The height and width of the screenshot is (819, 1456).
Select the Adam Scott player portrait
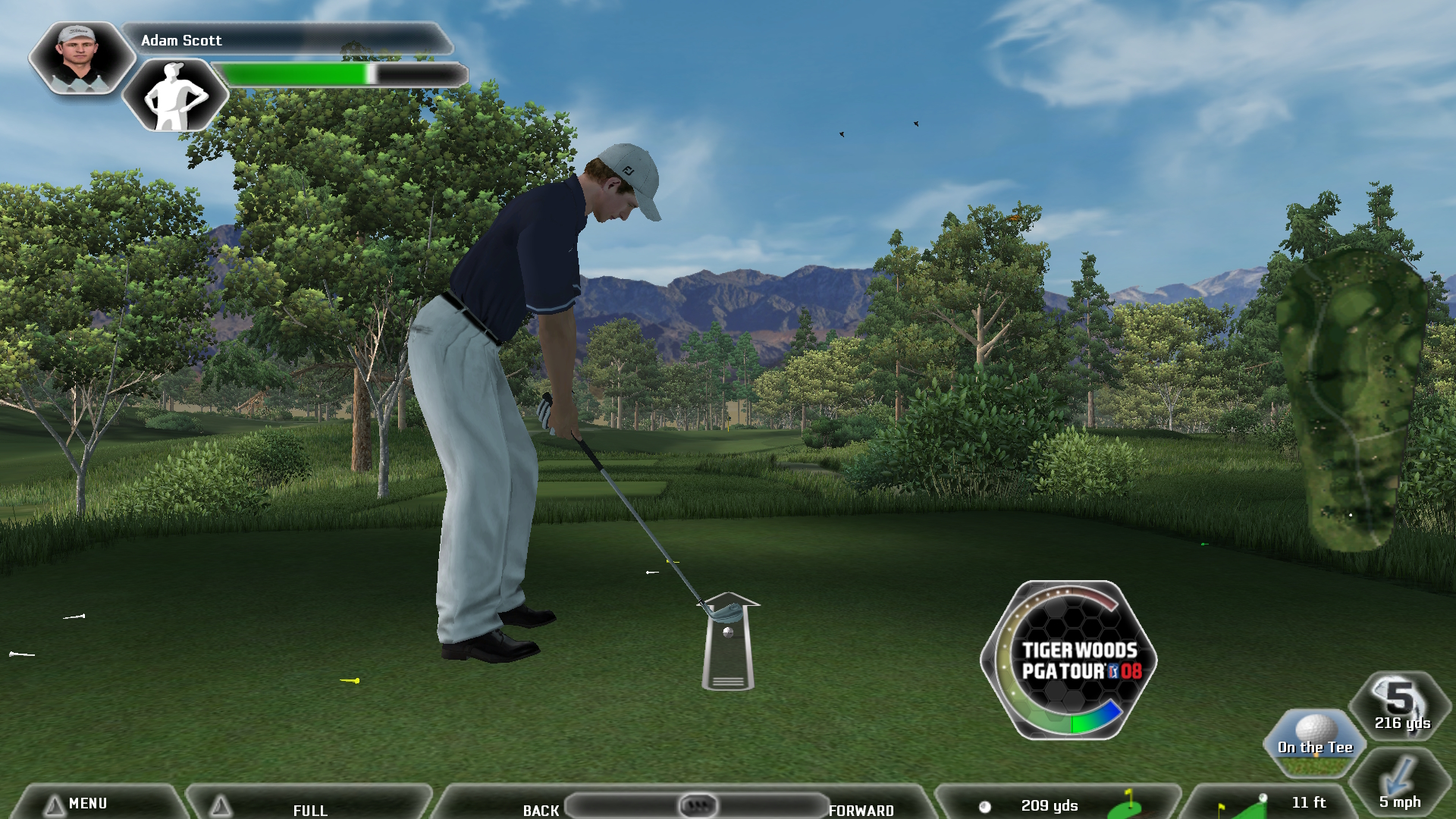click(79, 58)
